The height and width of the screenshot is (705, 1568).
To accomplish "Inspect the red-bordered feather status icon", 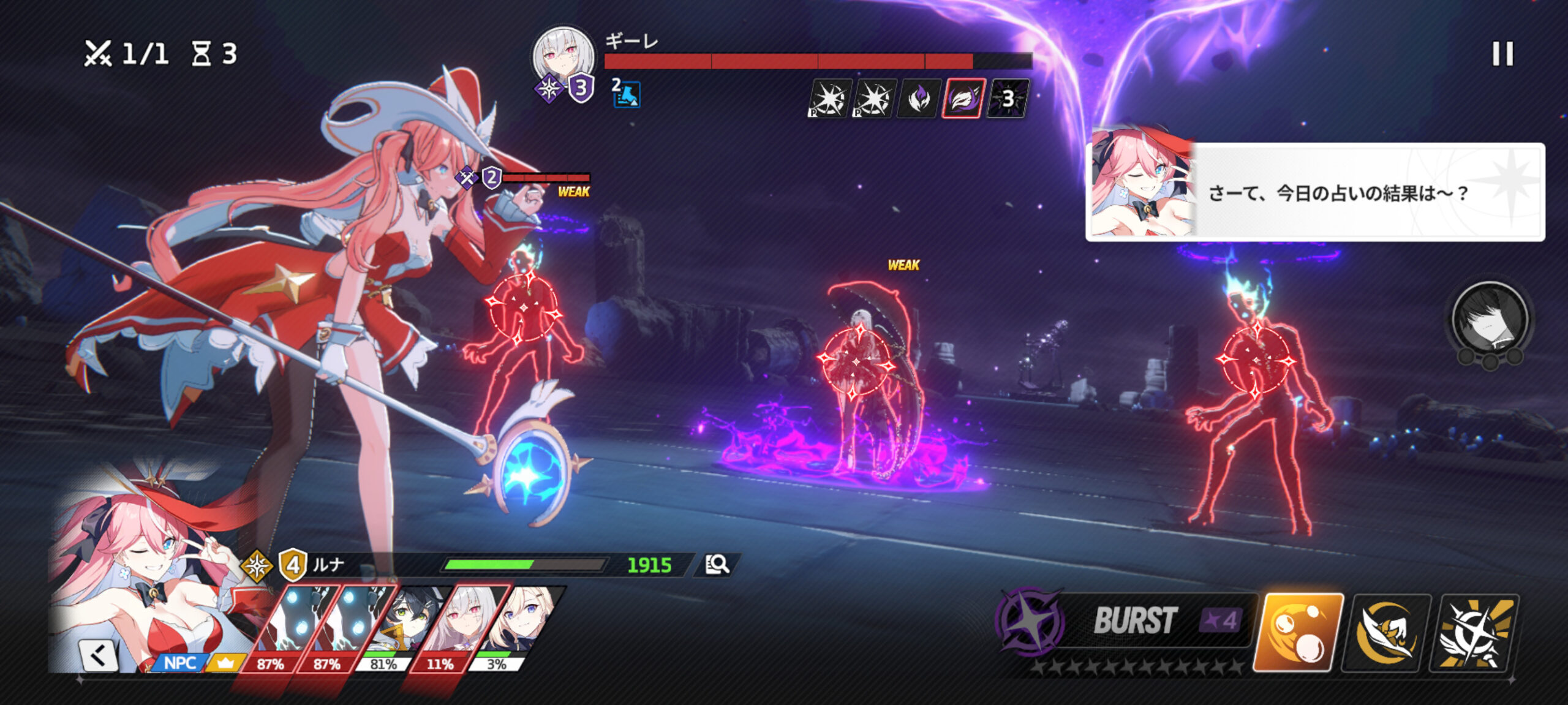I will (x=963, y=98).
